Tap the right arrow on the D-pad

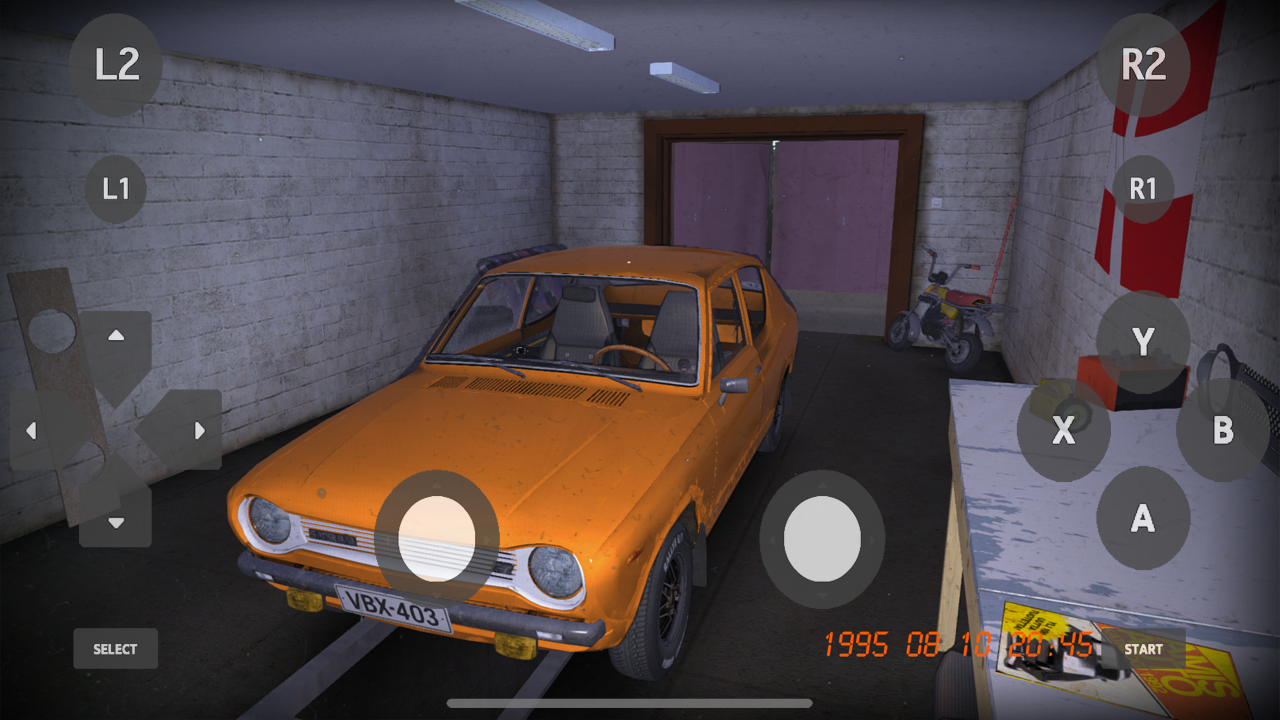pos(200,430)
